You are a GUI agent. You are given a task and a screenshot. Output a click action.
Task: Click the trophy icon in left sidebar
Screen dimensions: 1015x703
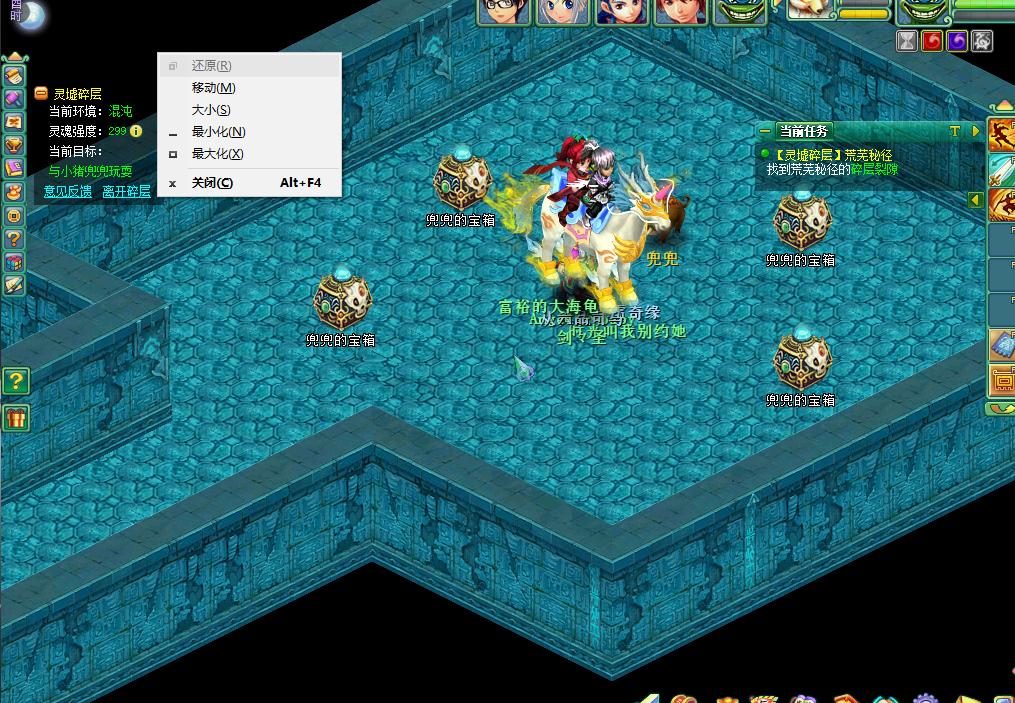coord(14,144)
